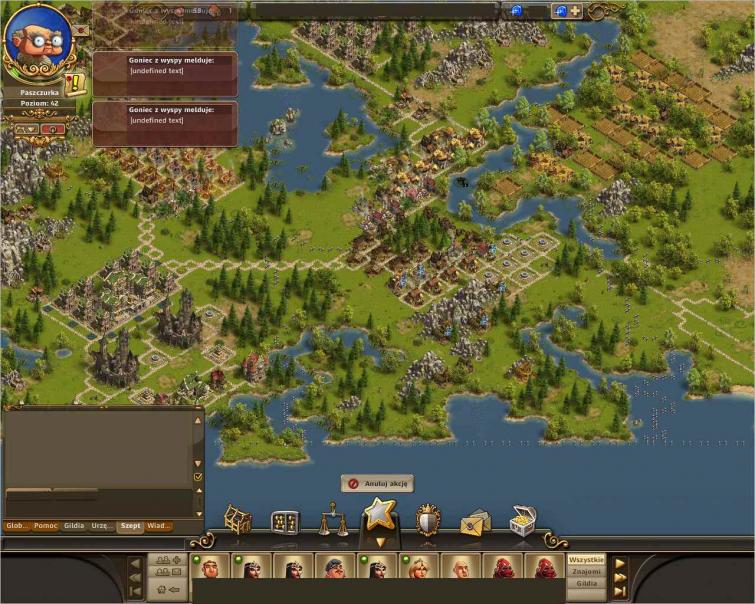Cancel the action with Anuluj akcję
The image size is (755, 604).
click(x=377, y=484)
